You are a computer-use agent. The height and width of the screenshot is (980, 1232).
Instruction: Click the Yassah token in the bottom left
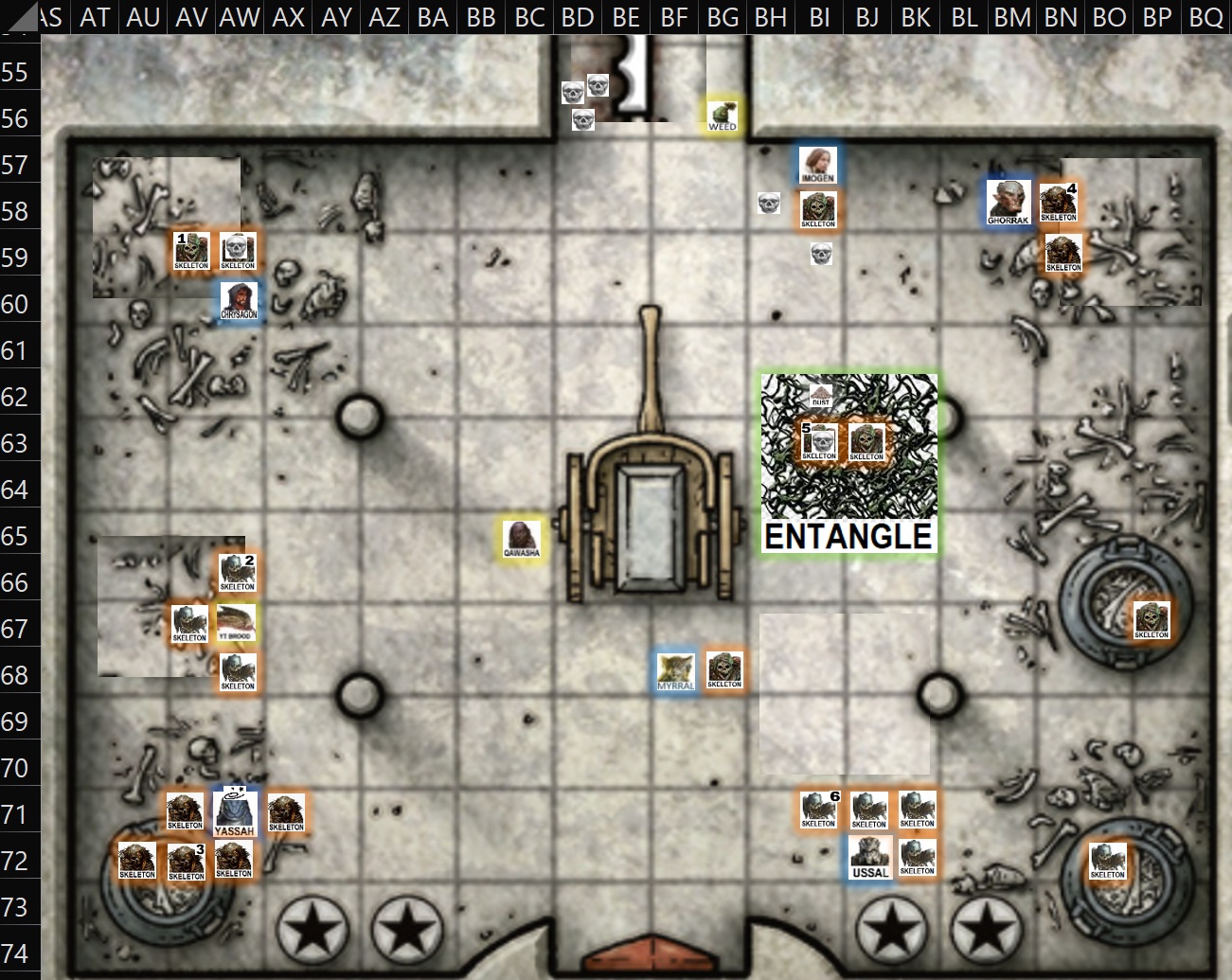tap(234, 811)
